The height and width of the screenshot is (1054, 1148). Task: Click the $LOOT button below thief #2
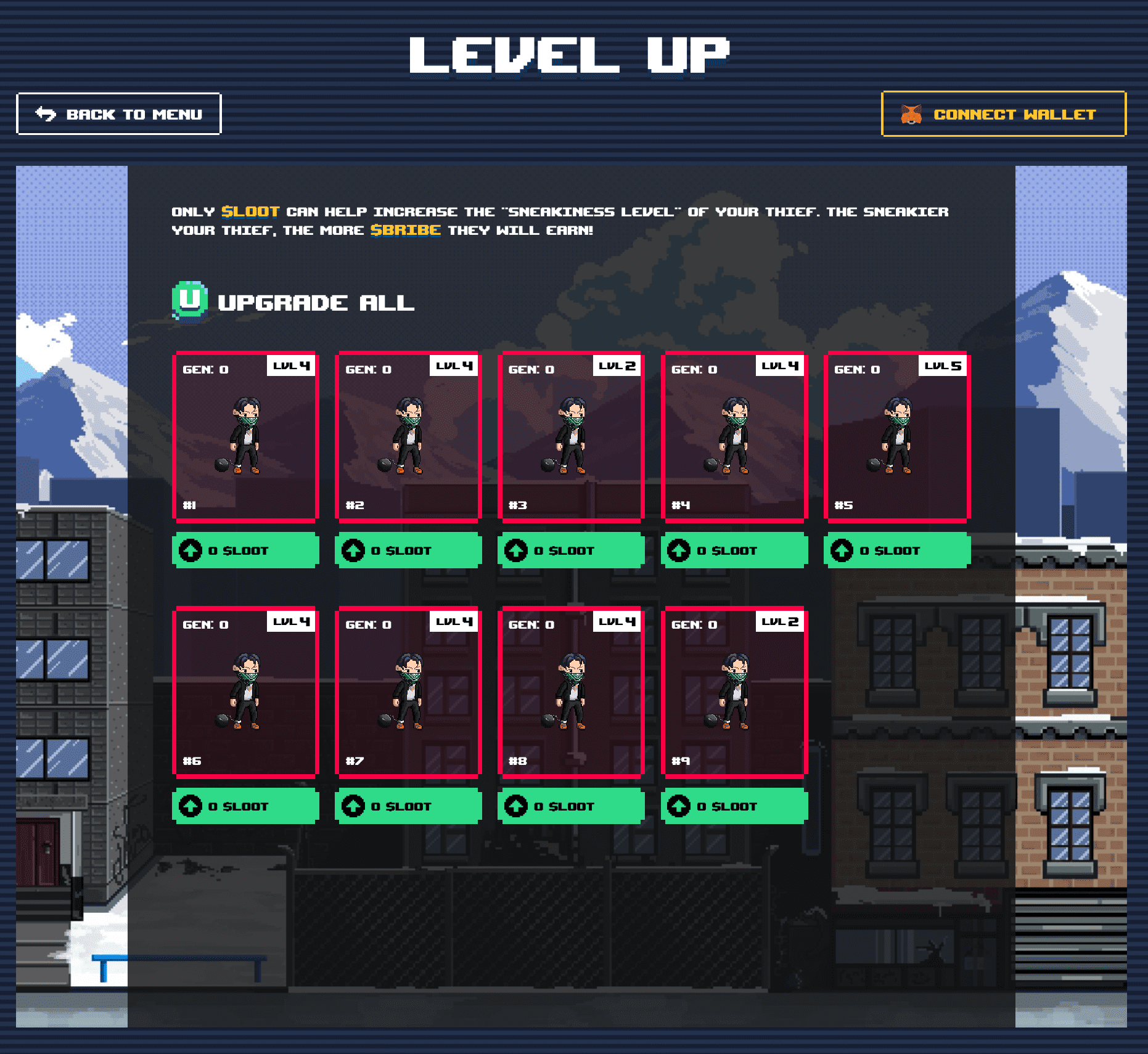(x=408, y=550)
